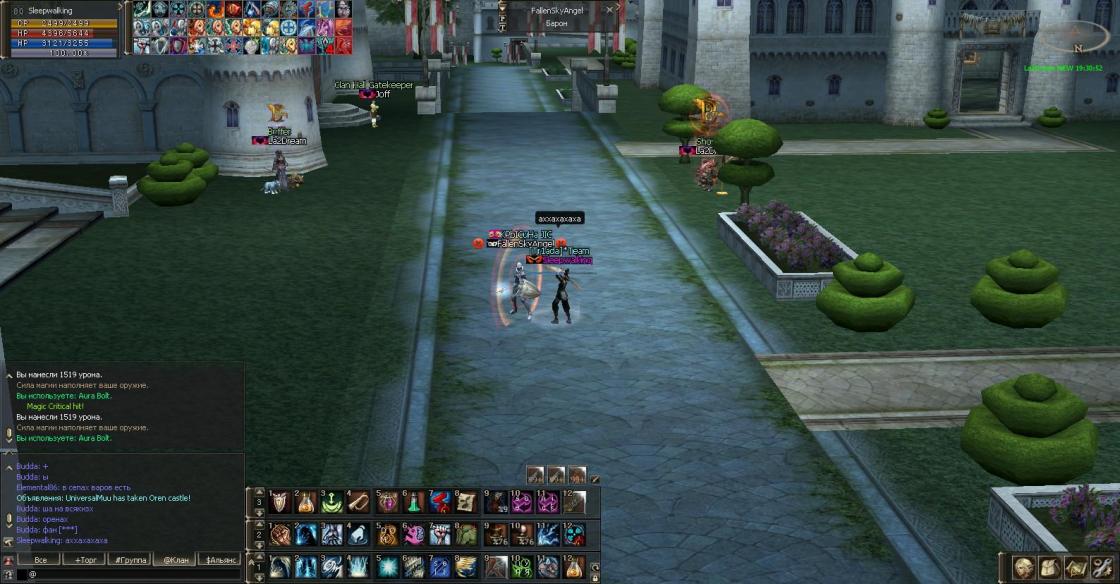Open the +Торг trade chat tab
The width and height of the screenshot is (1120, 584).
[x=88, y=560]
